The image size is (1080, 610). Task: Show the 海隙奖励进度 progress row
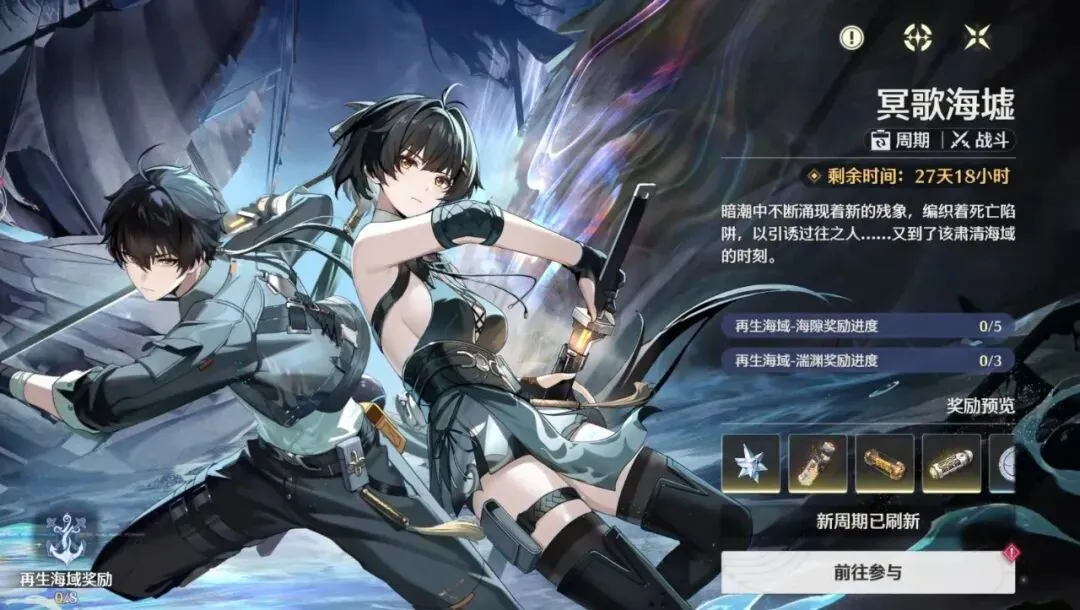[867, 326]
